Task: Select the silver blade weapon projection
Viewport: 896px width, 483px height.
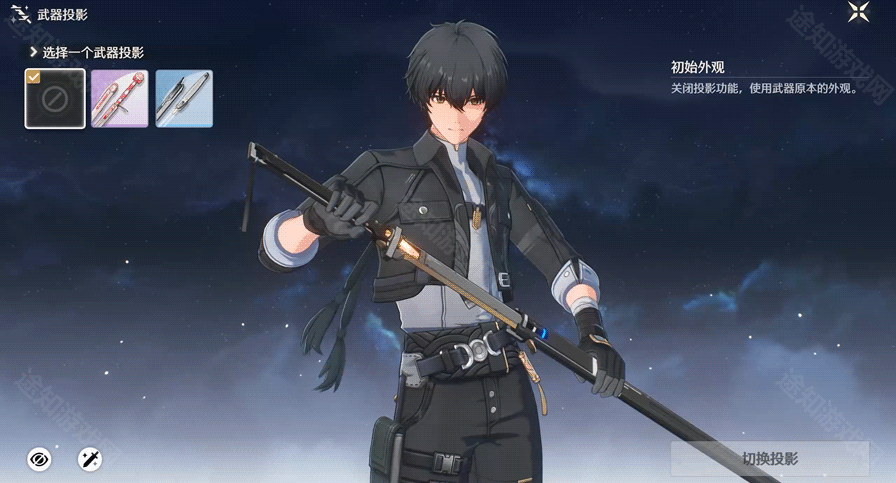Action: coord(184,98)
